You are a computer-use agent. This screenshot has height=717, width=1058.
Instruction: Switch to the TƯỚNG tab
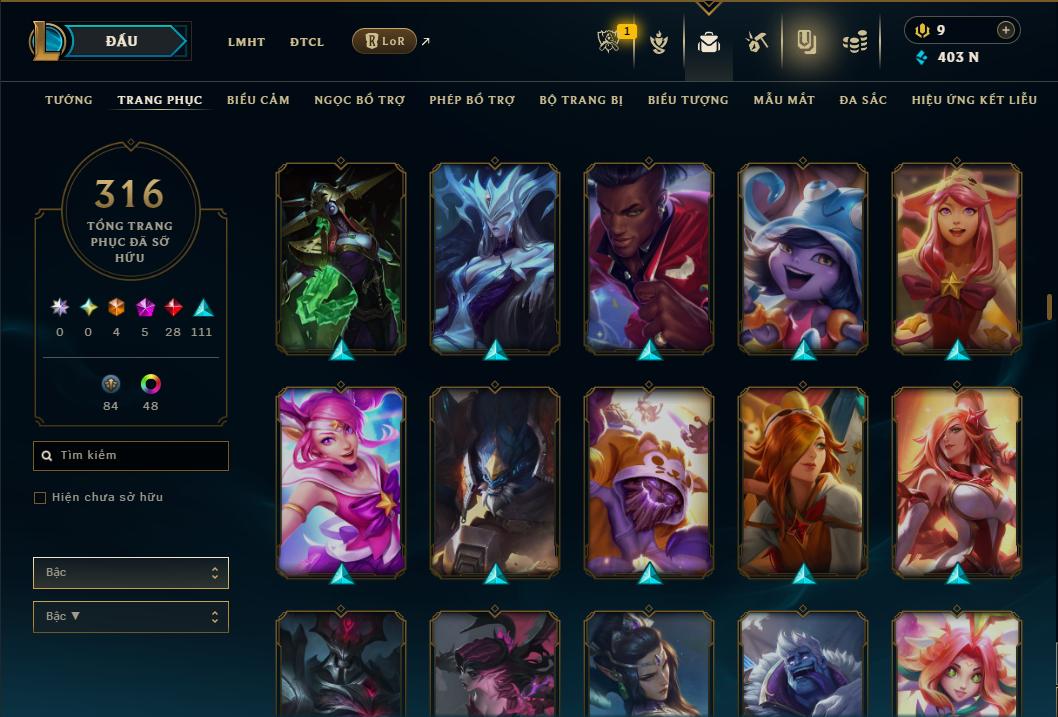(69, 100)
